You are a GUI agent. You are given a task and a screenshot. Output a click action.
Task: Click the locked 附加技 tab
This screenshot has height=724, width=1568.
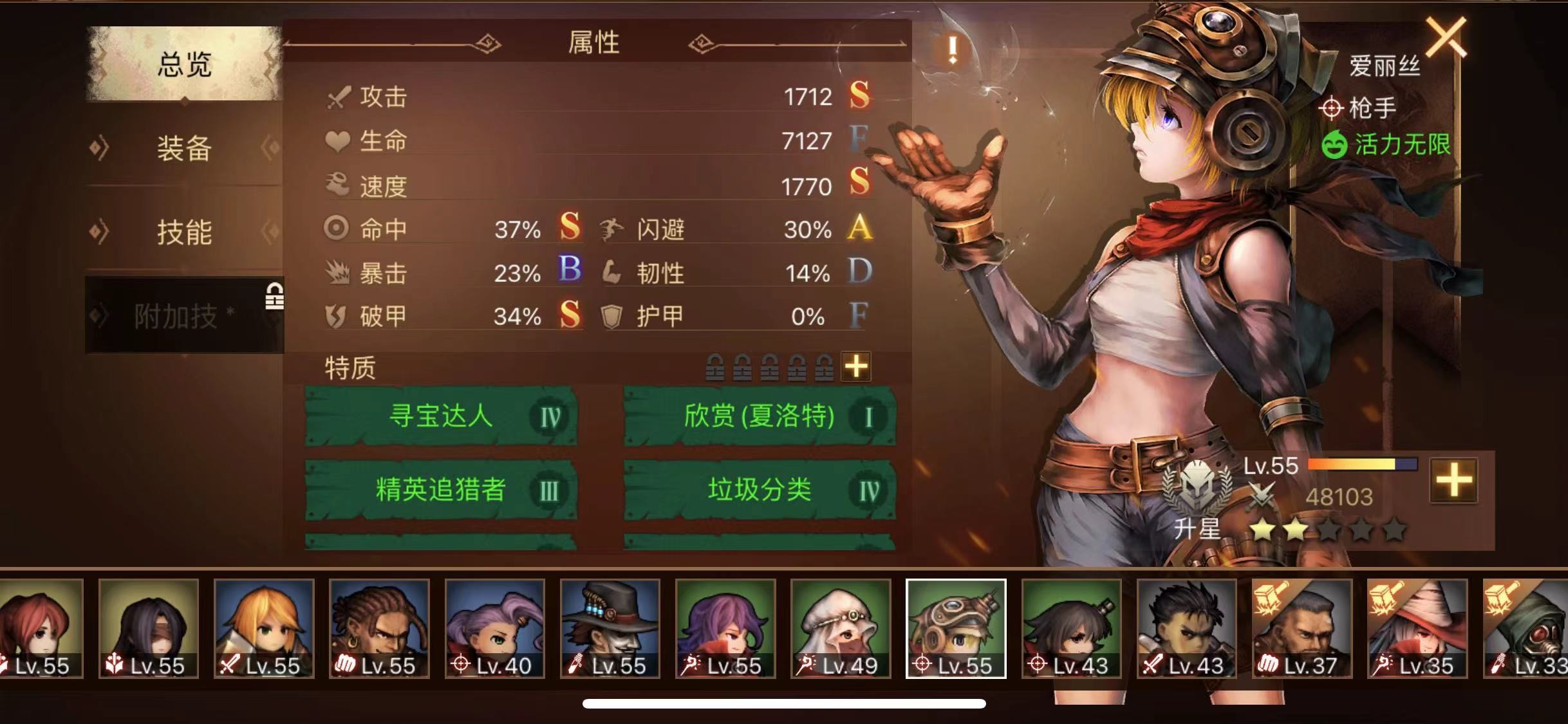[184, 315]
